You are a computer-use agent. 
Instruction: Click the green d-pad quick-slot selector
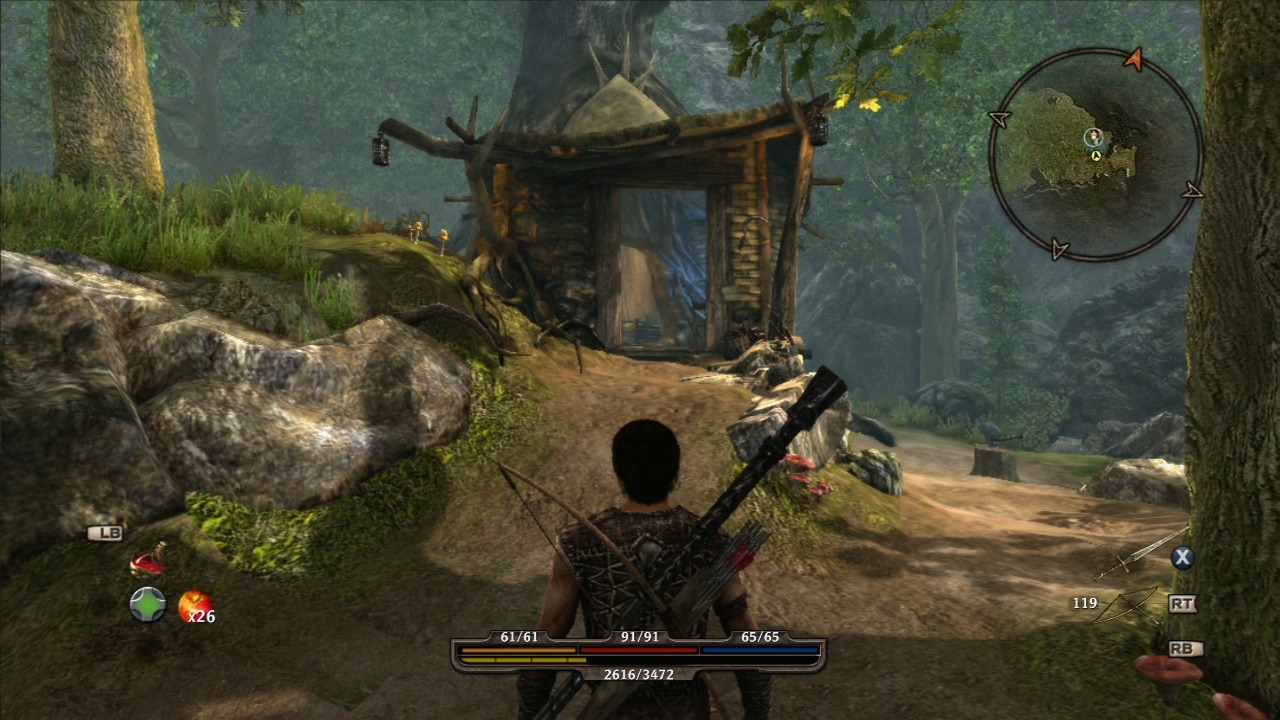(x=147, y=604)
